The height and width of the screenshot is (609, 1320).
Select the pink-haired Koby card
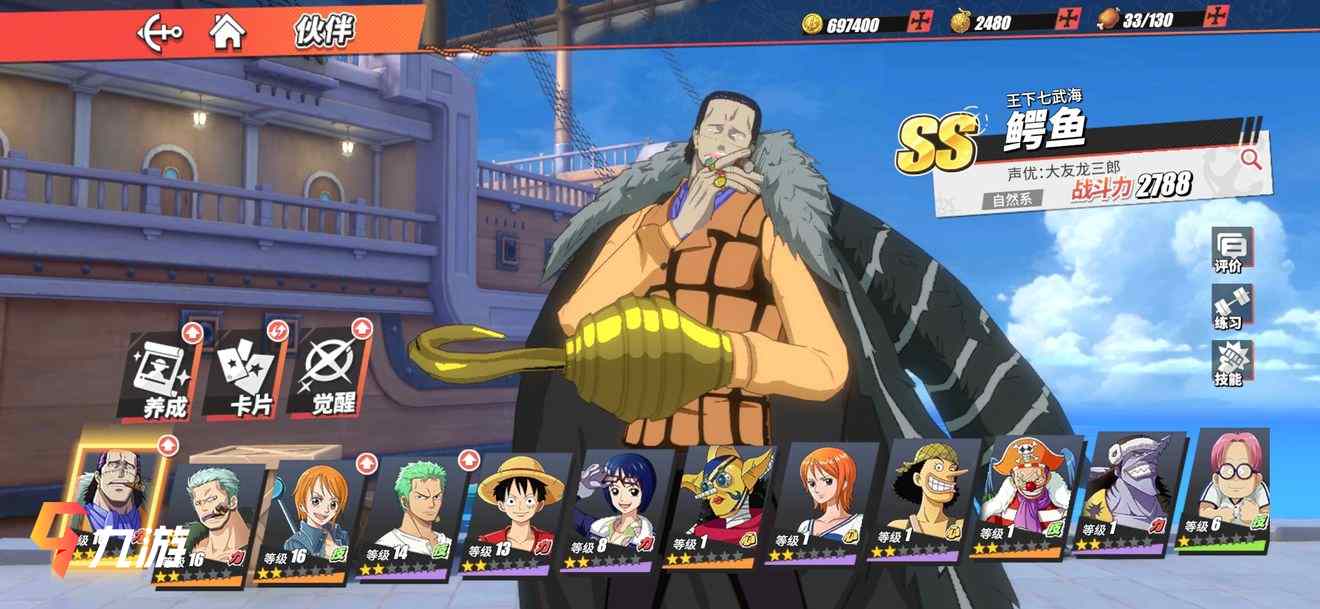coord(1226,490)
